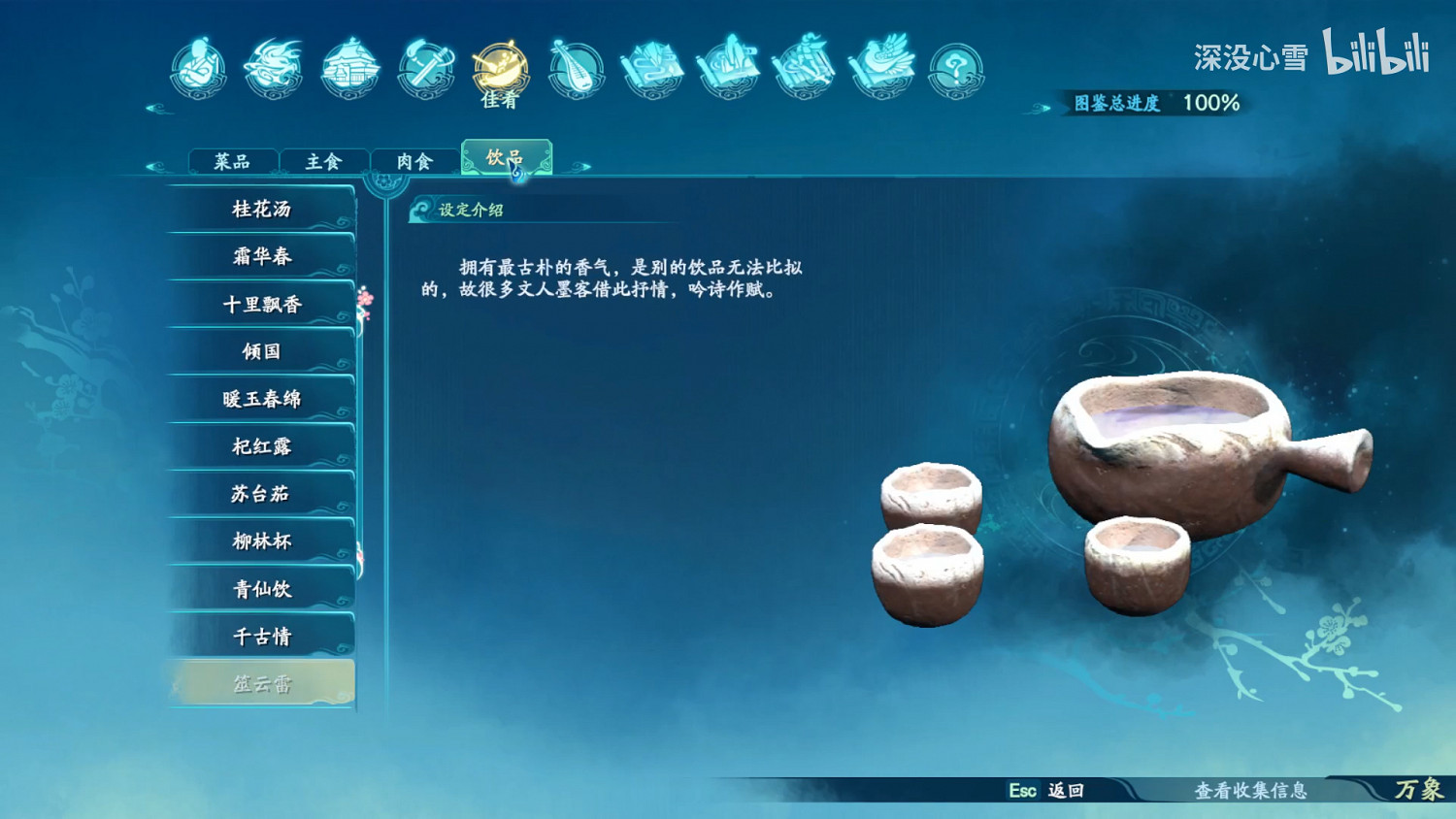Screen dimensions: 1456x819
Task: Switch to the 菜品 tab
Action: coord(233,161)
